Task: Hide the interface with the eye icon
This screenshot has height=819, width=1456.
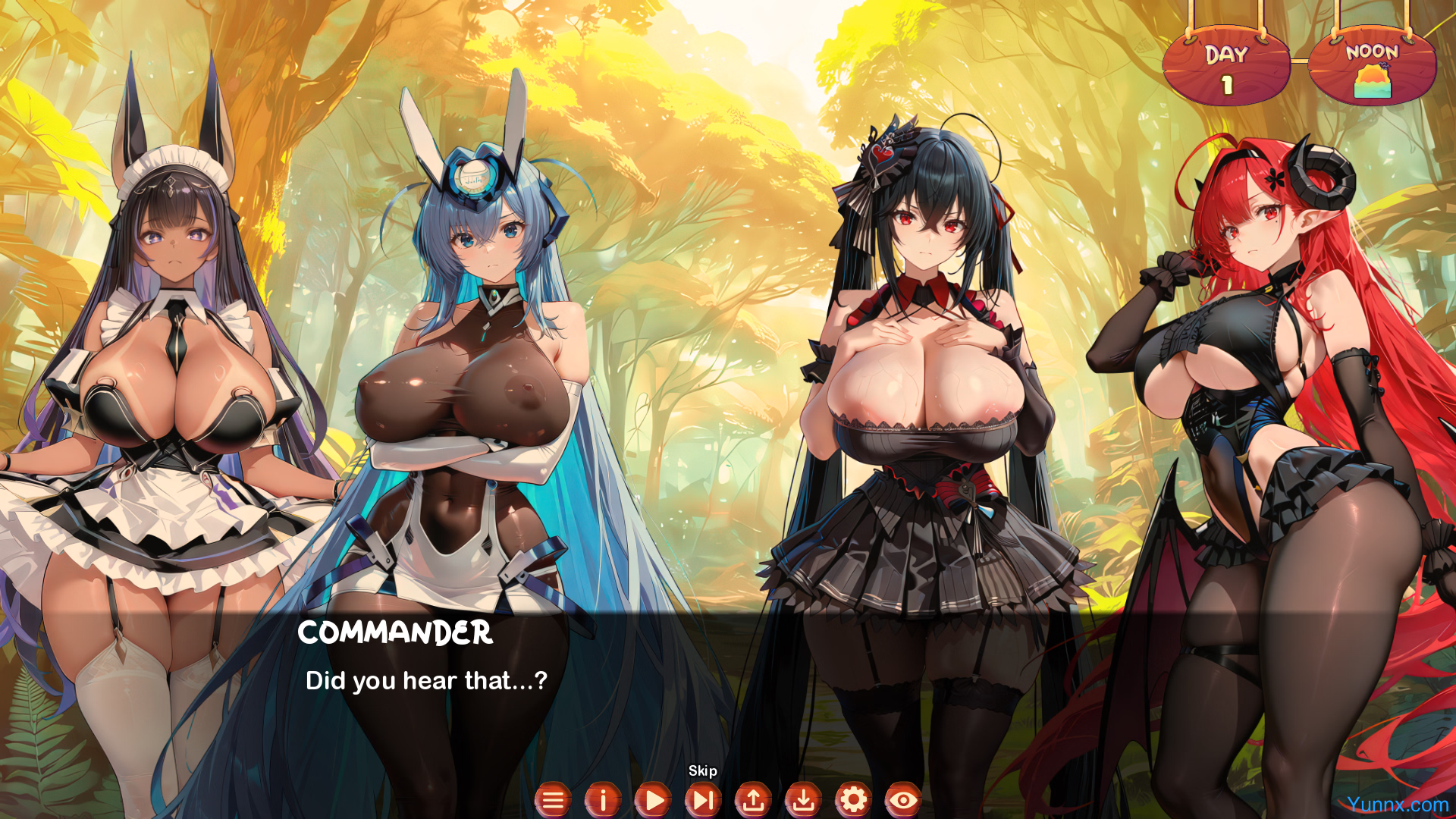Action: coord(903,800)
